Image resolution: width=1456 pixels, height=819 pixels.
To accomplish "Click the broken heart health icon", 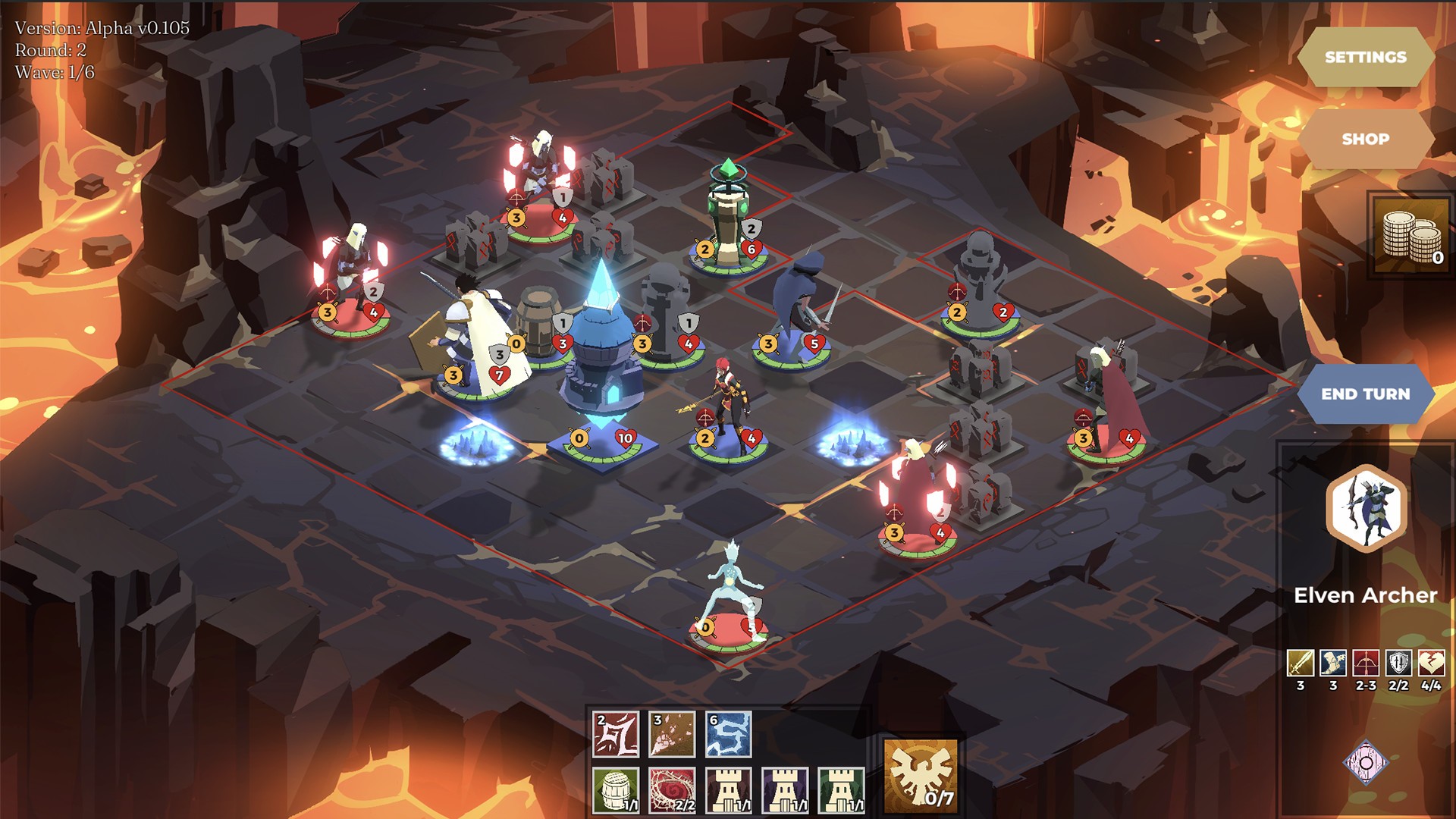I will tap(1431, 663).
